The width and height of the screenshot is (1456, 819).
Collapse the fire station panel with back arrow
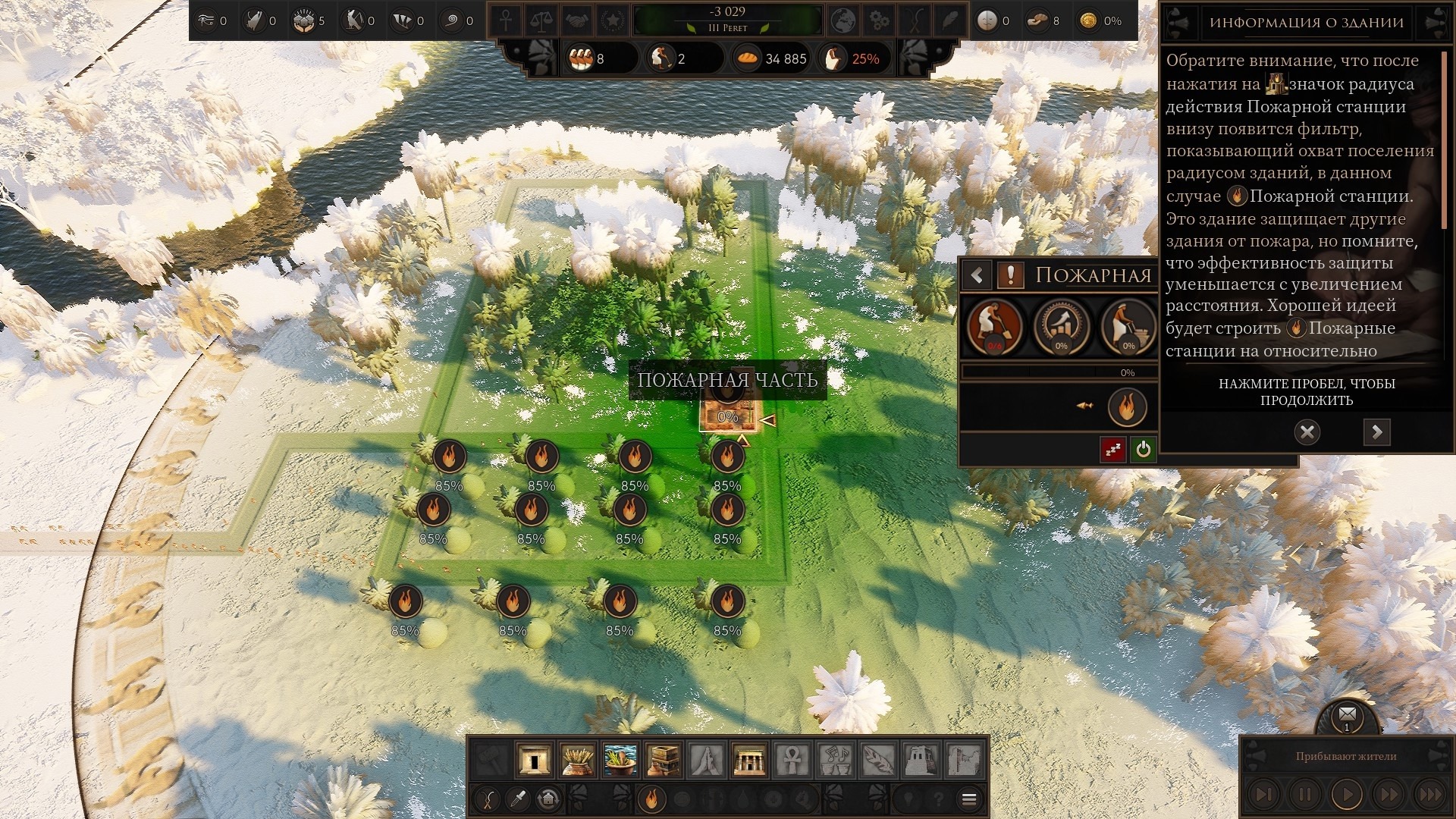[x=977, y=275]
